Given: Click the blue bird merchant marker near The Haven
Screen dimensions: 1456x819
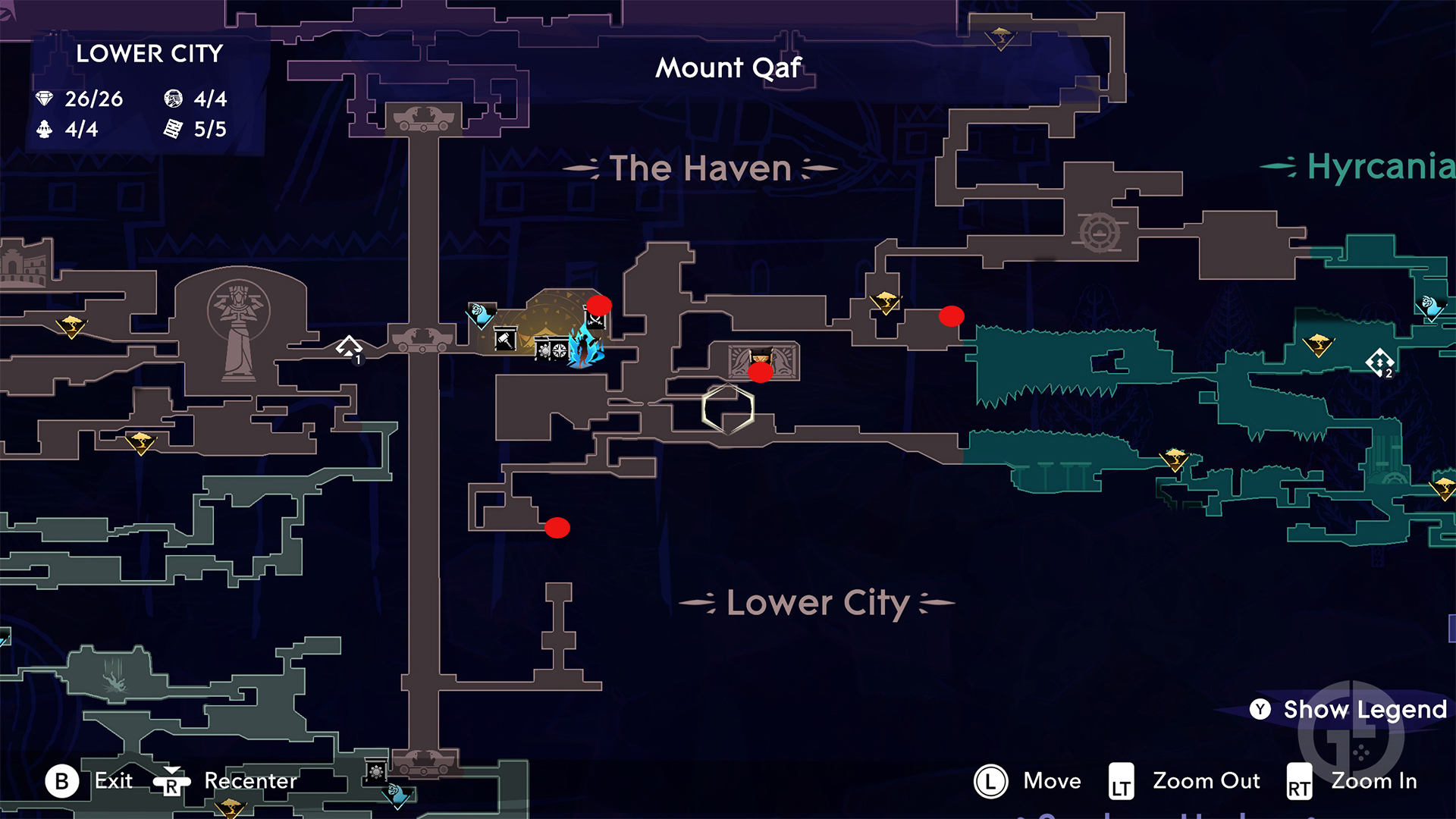Looking at the screenshot, I should [480, 314].
